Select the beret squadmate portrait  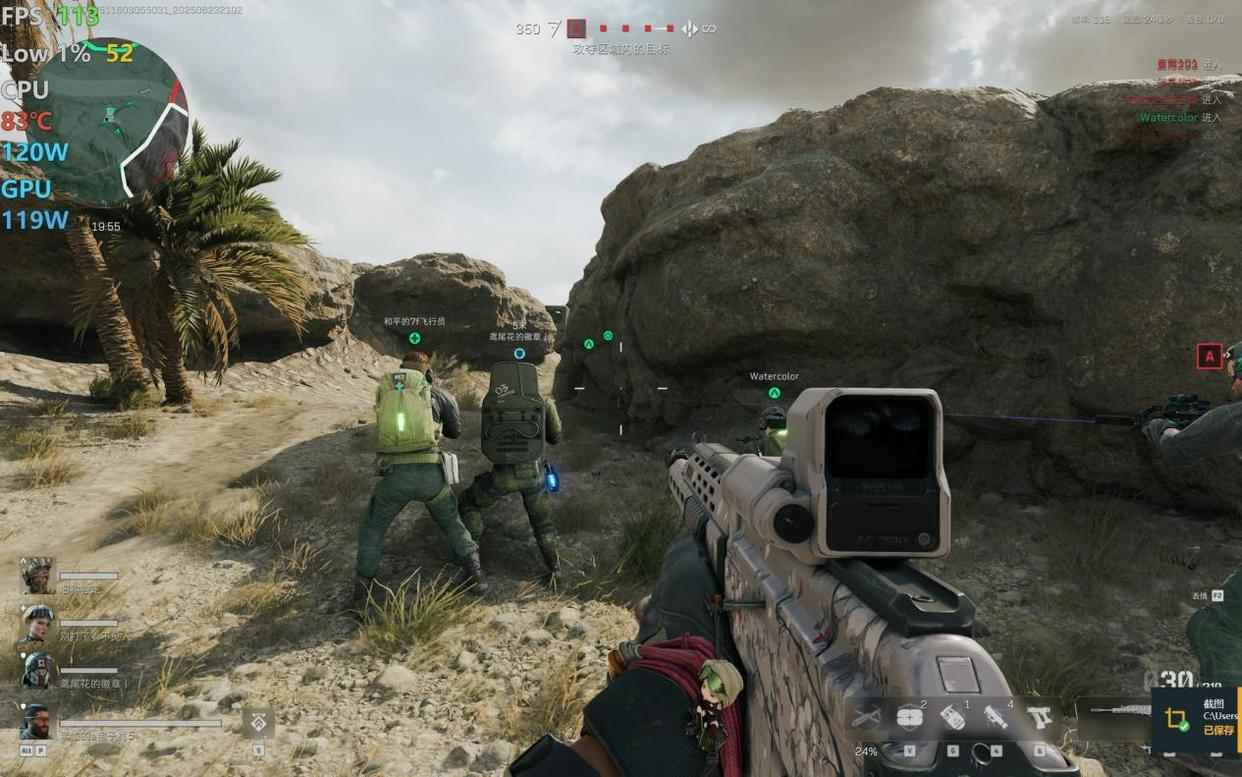[x=37, y=622]
